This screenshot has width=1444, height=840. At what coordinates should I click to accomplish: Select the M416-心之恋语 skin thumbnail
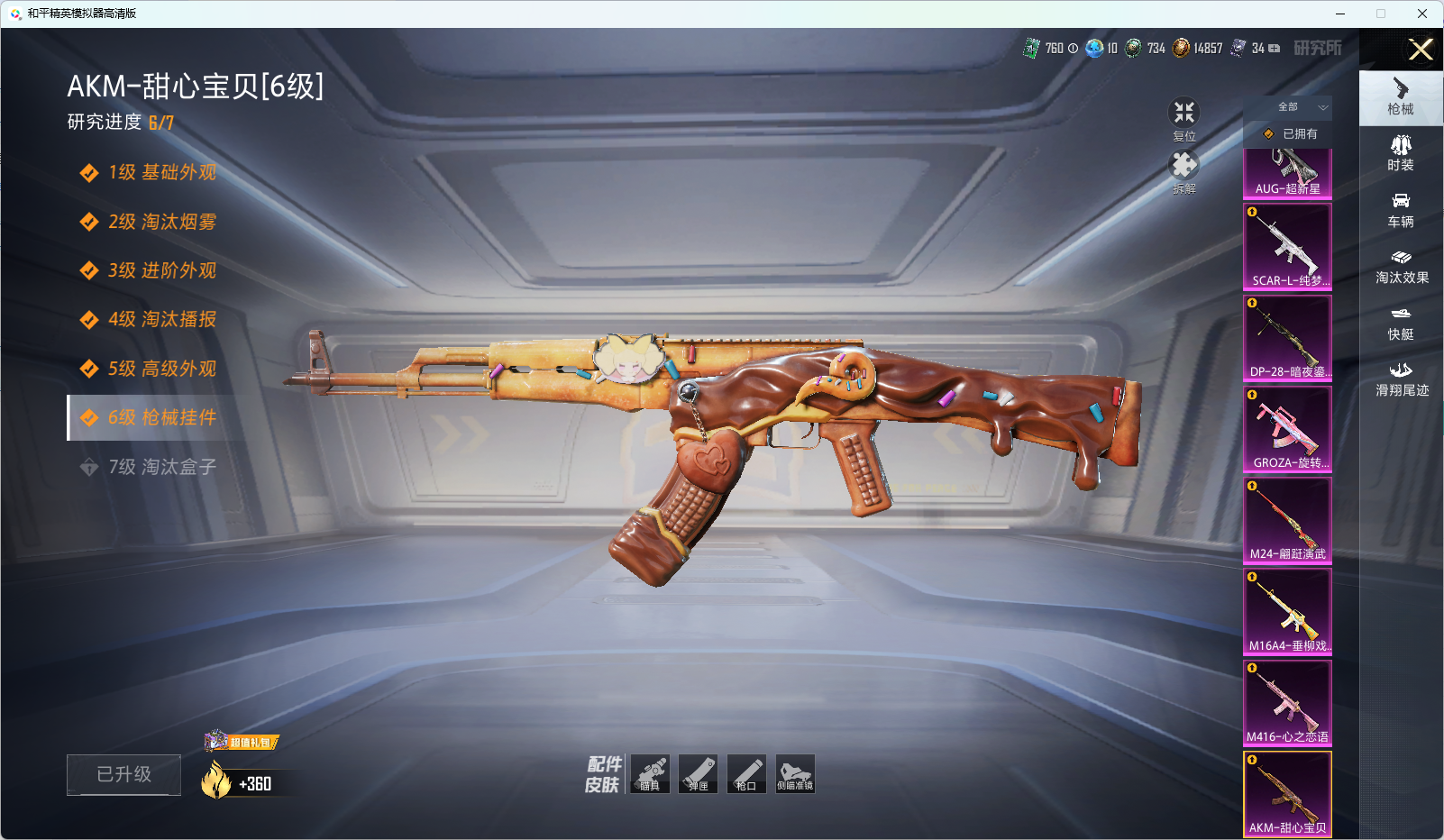click(1287, 703)
